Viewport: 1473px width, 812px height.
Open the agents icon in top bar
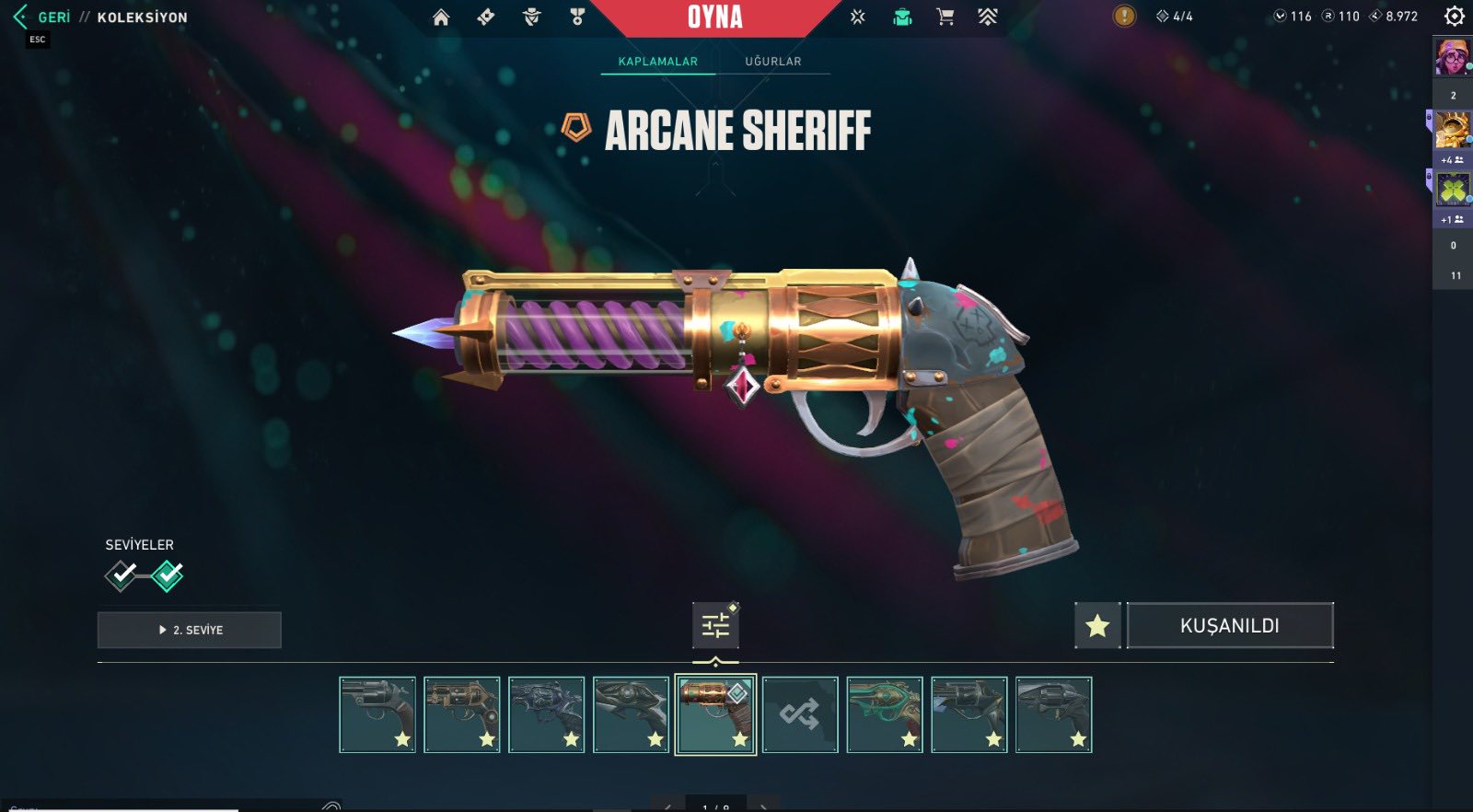pyautogui.click(x=531, y=17)
